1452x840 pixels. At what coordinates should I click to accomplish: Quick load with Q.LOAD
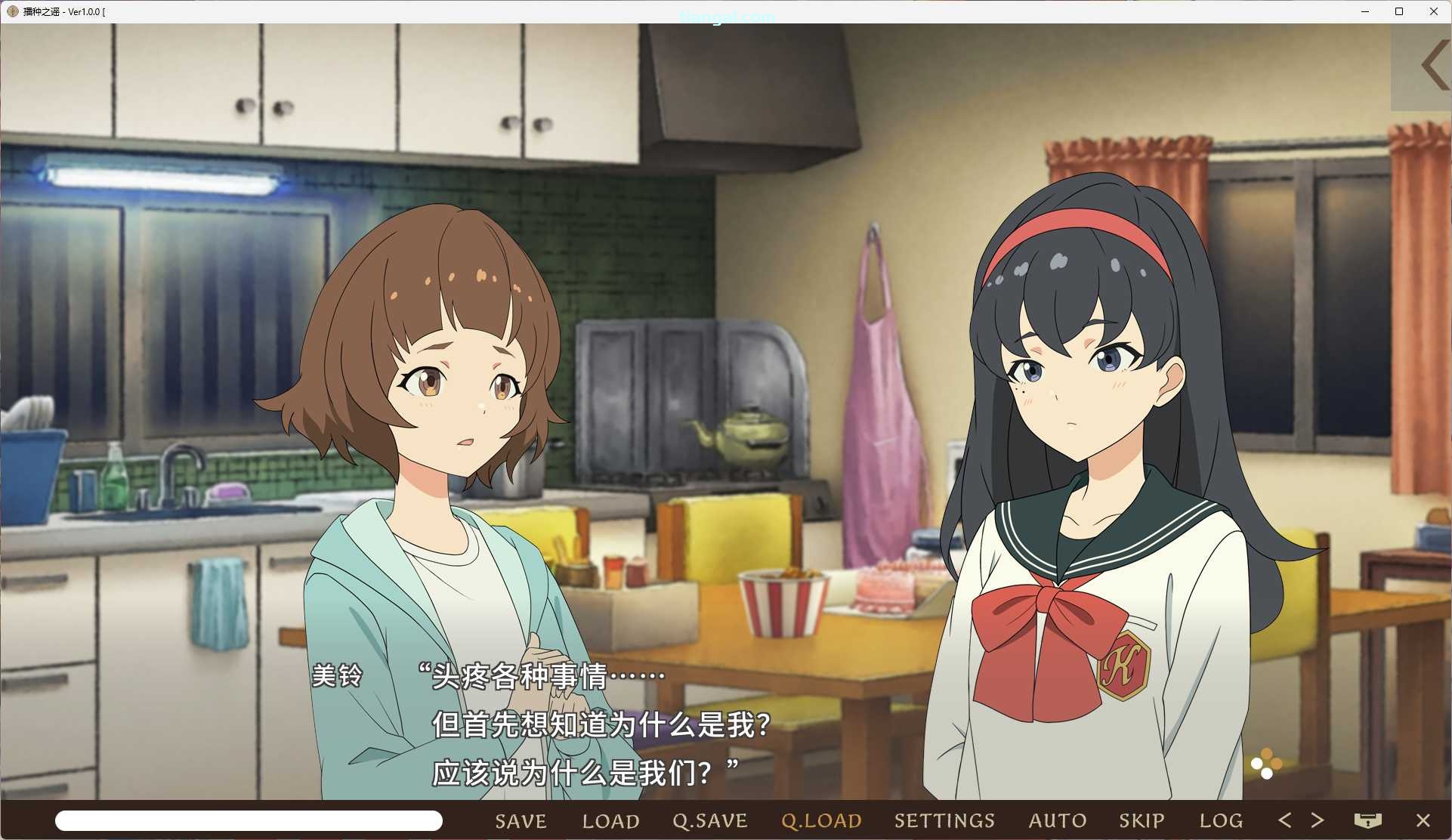821,821
